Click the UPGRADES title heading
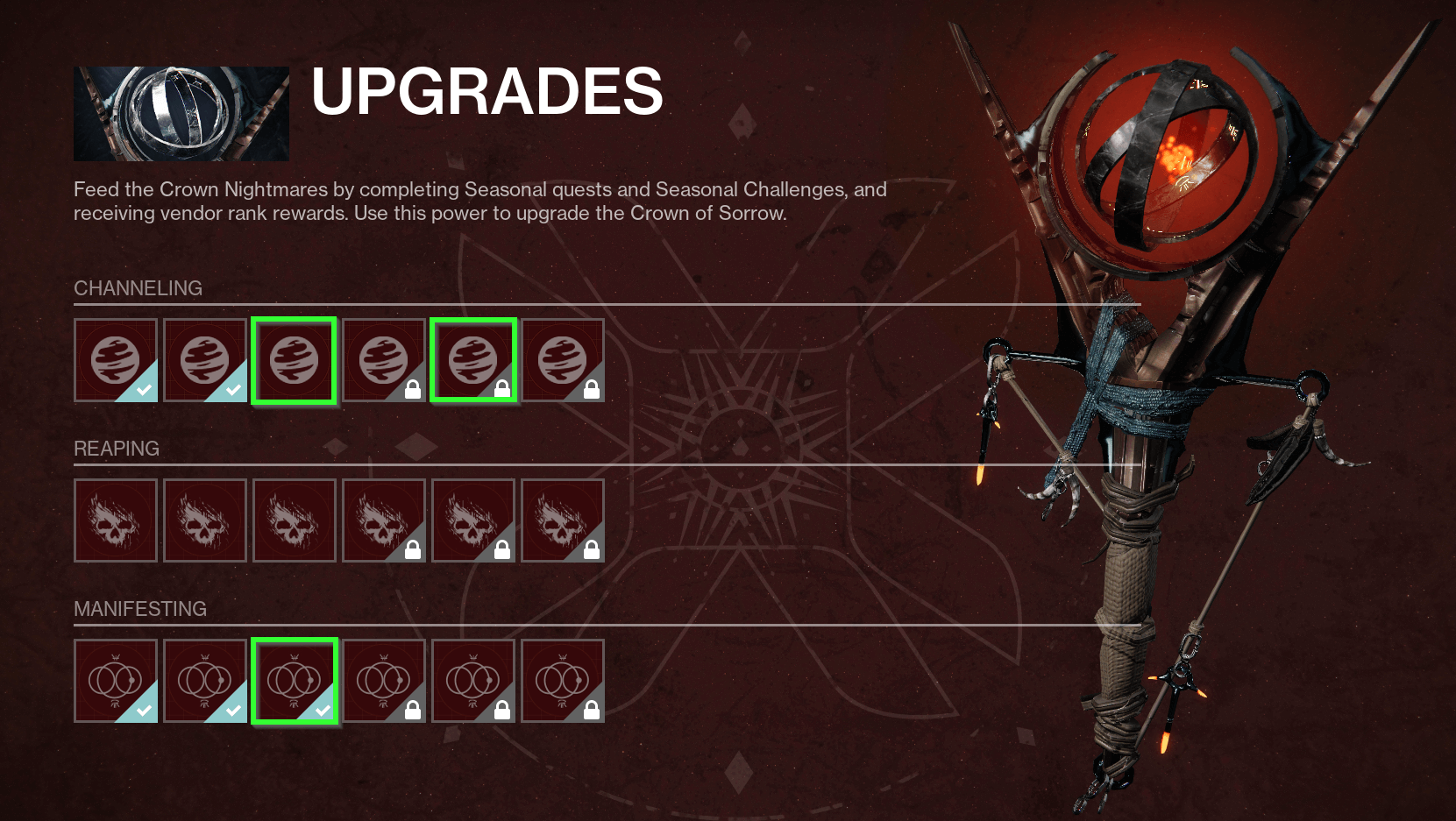1456x821 pixels. click(487, 92)
